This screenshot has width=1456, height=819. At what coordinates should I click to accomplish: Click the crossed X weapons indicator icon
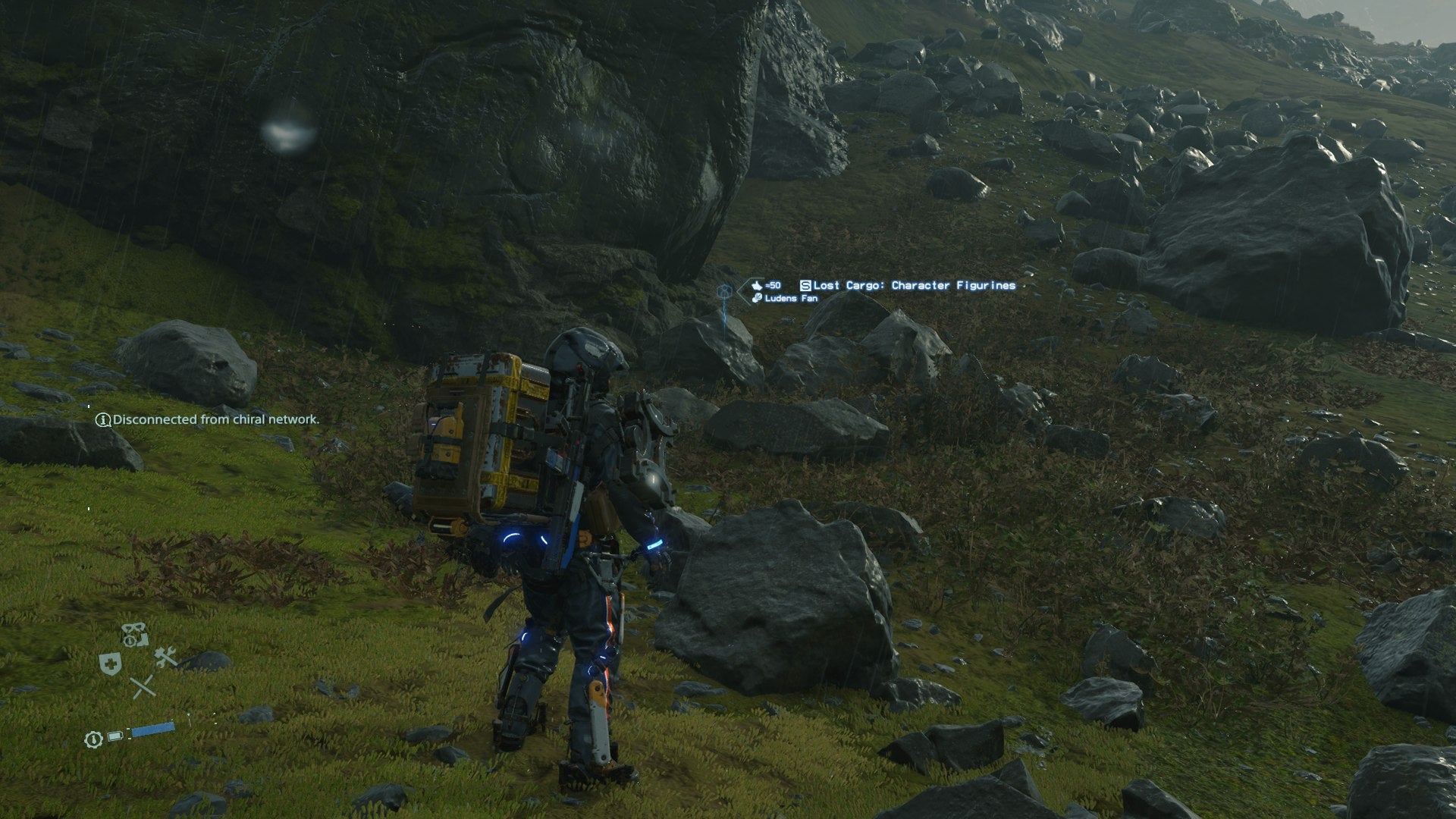tap(144, 687)
